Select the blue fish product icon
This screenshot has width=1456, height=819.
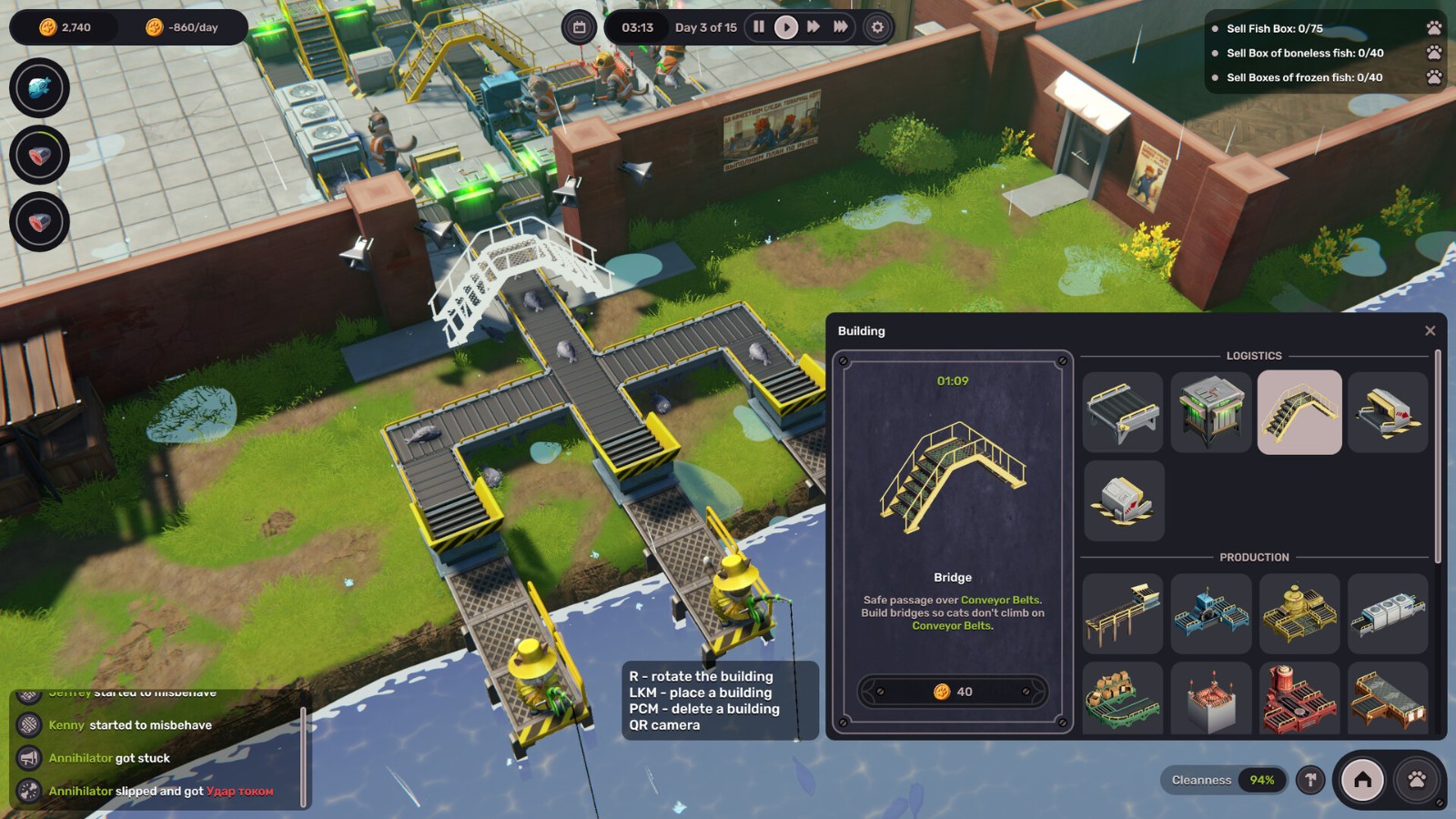coord(39,88)
